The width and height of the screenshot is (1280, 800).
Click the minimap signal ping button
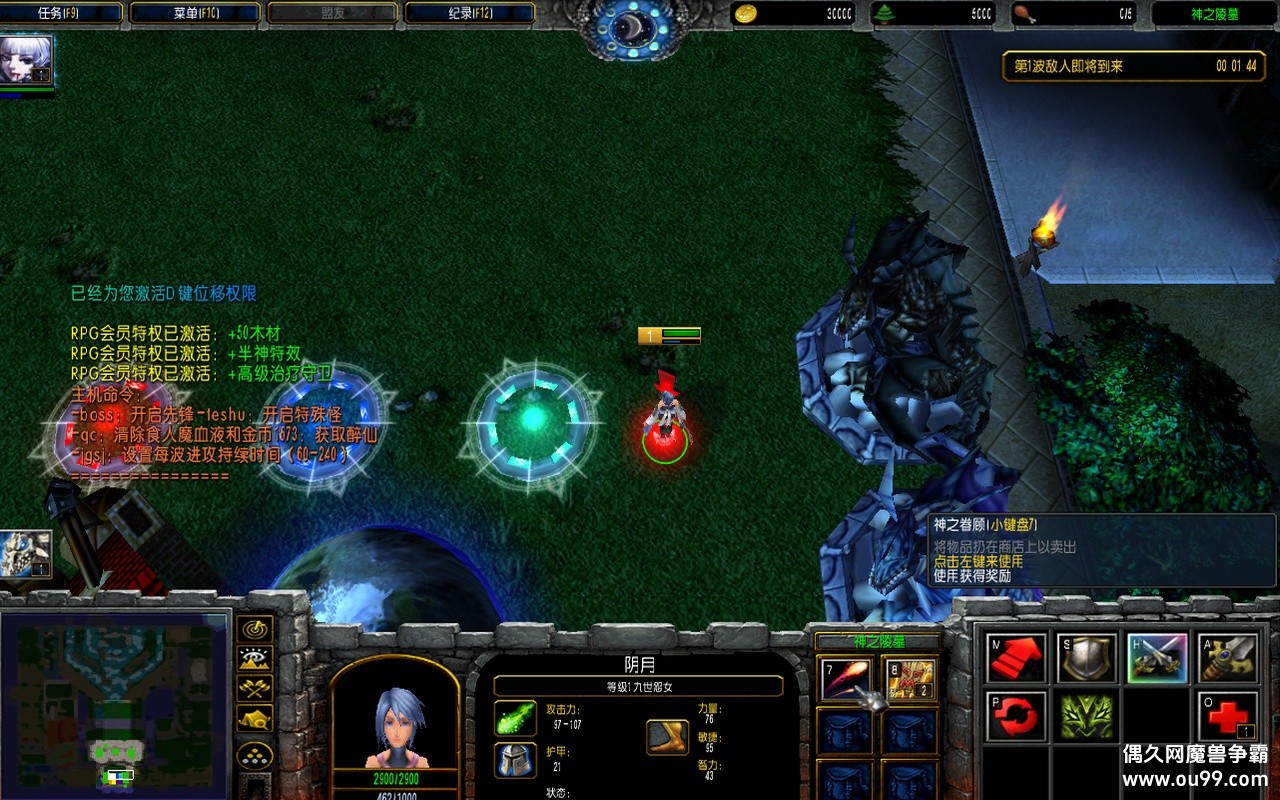pyautogui.click(x=255, y=630)
